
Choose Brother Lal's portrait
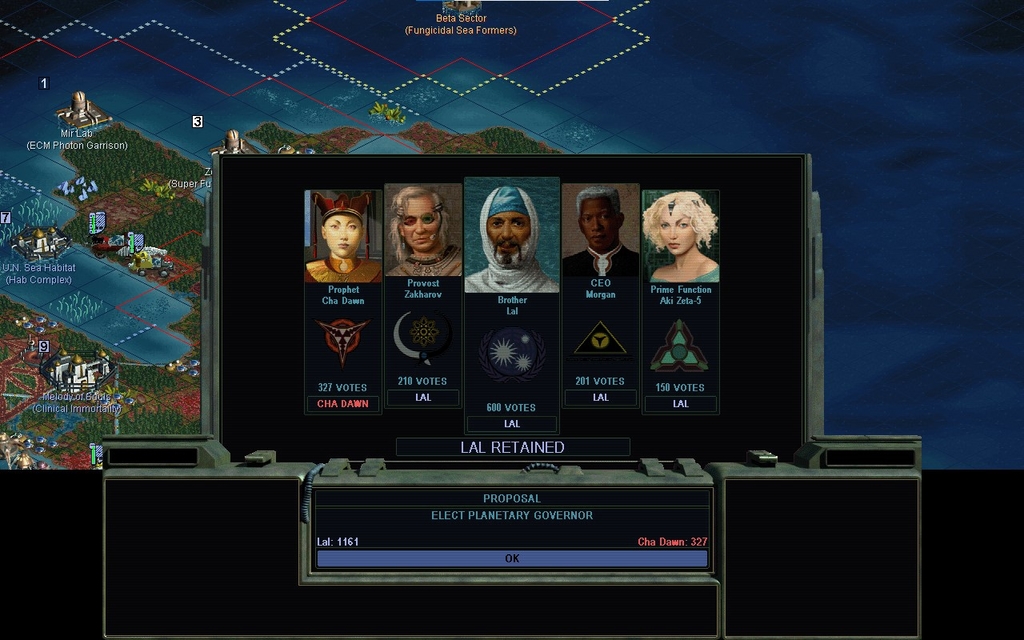click(x=511, y=237)
